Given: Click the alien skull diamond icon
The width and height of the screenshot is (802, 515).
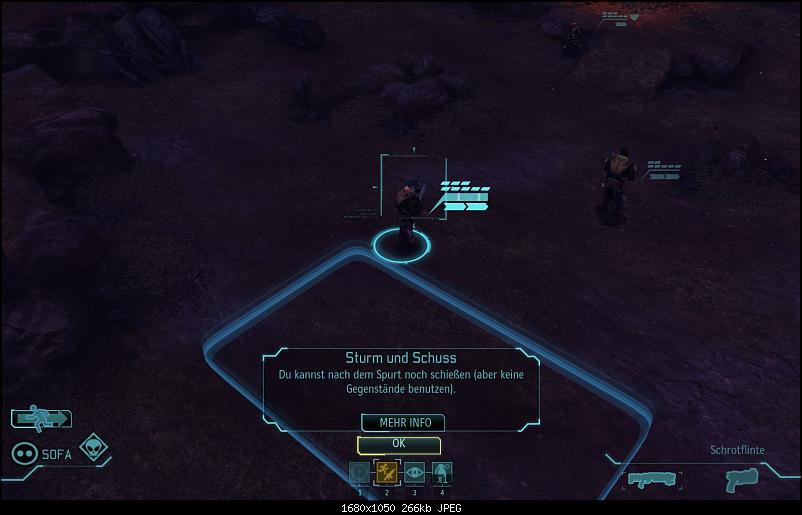Looking at the screenshot, I should pos(94,447).
